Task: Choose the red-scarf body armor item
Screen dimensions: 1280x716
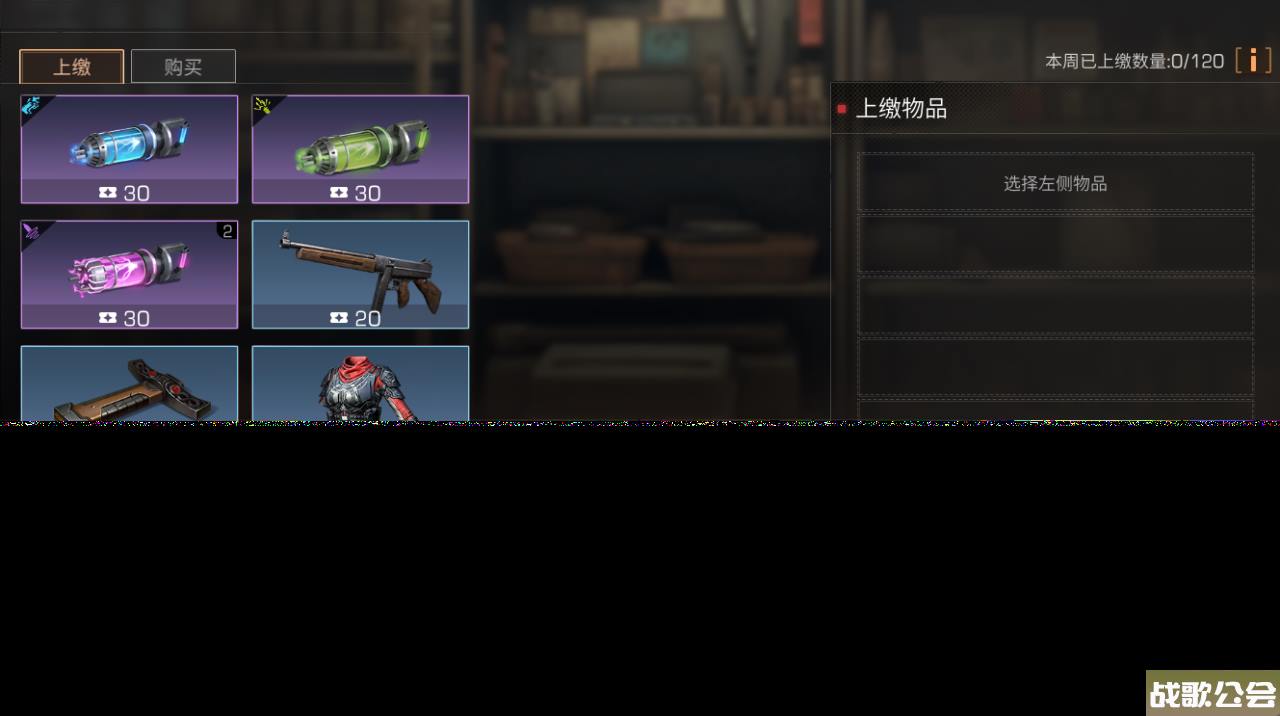Action: click(360, 385)
